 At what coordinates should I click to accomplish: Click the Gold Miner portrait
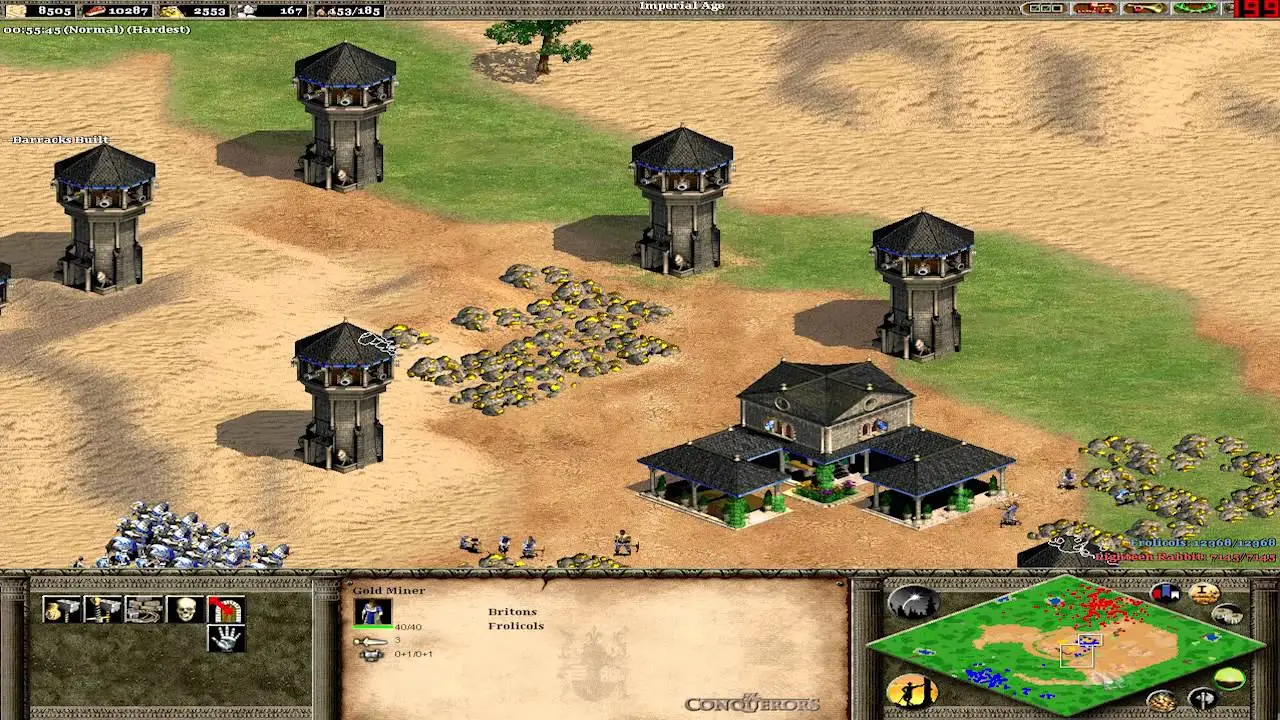[x=372, y=612]
